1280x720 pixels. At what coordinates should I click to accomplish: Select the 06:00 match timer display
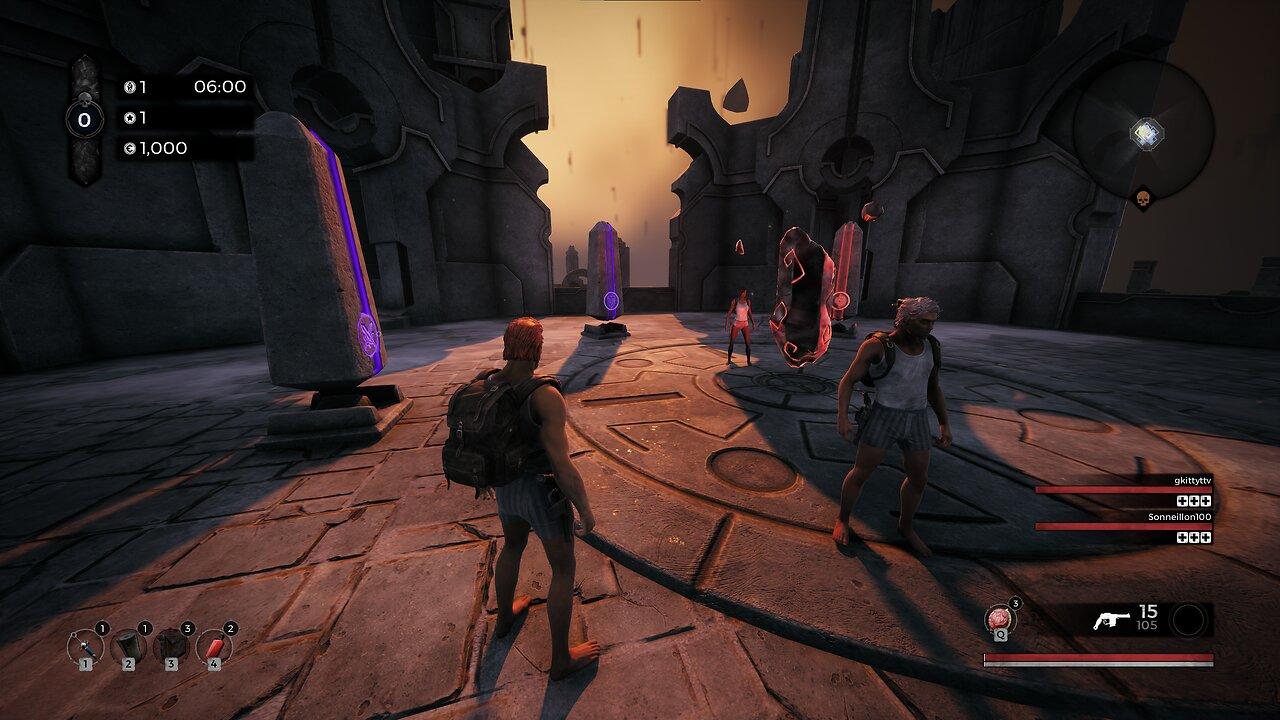[220, 87]
